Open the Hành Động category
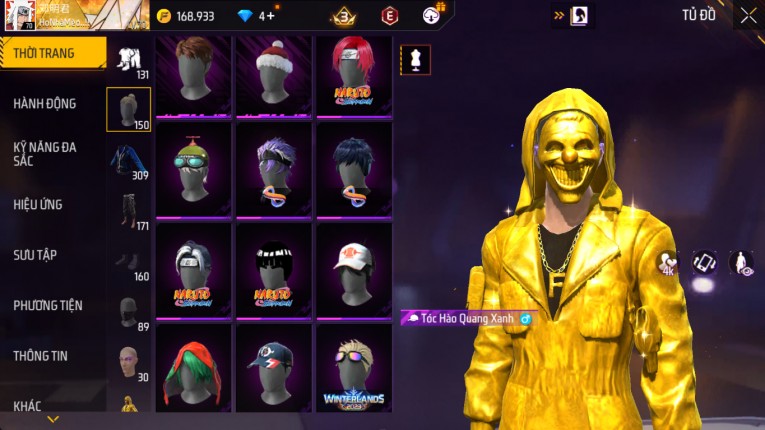Viewport: 765px width, 430px height. (x=45, y=103)
